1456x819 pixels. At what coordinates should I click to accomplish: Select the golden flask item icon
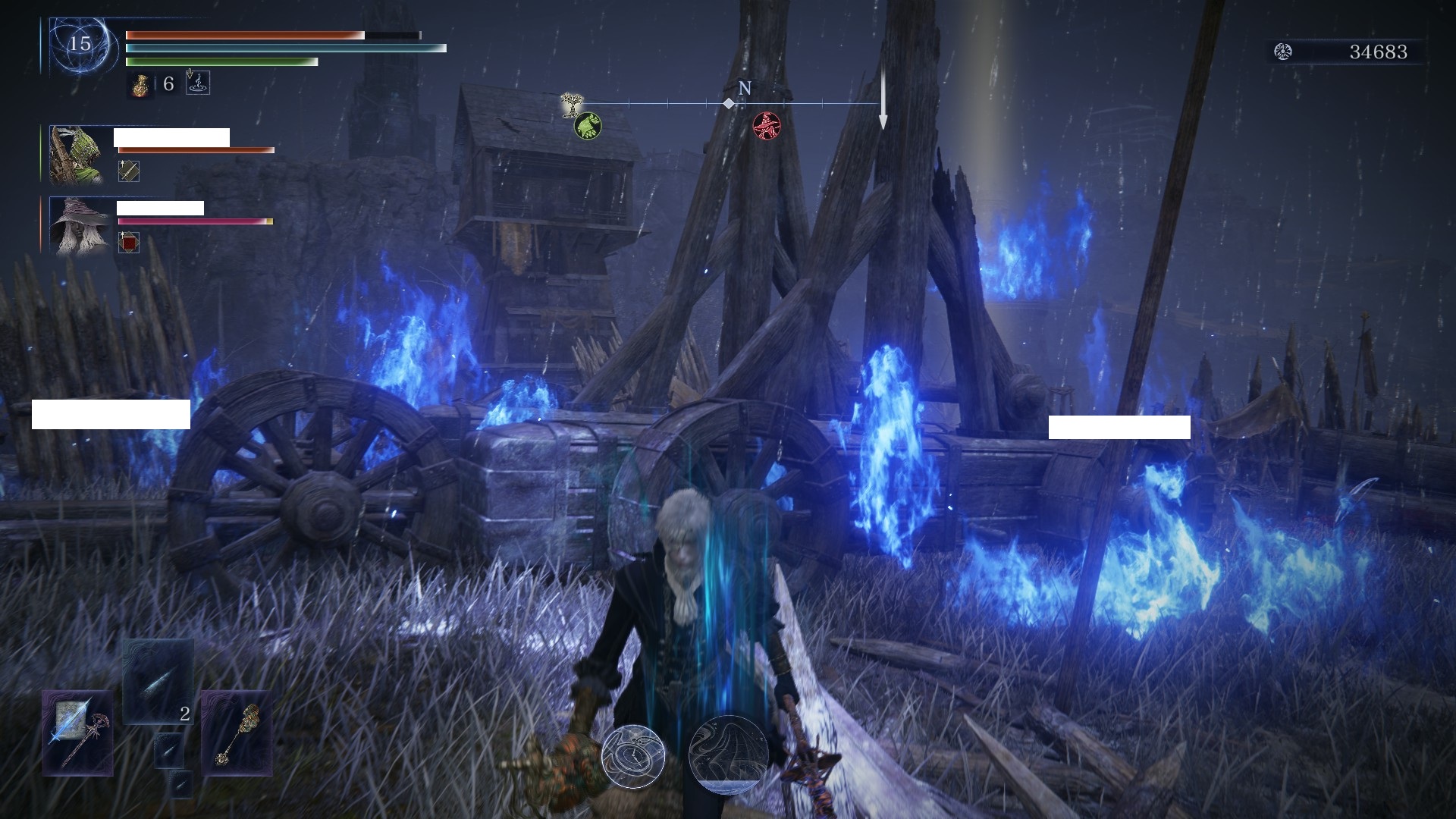pos(141,84)
